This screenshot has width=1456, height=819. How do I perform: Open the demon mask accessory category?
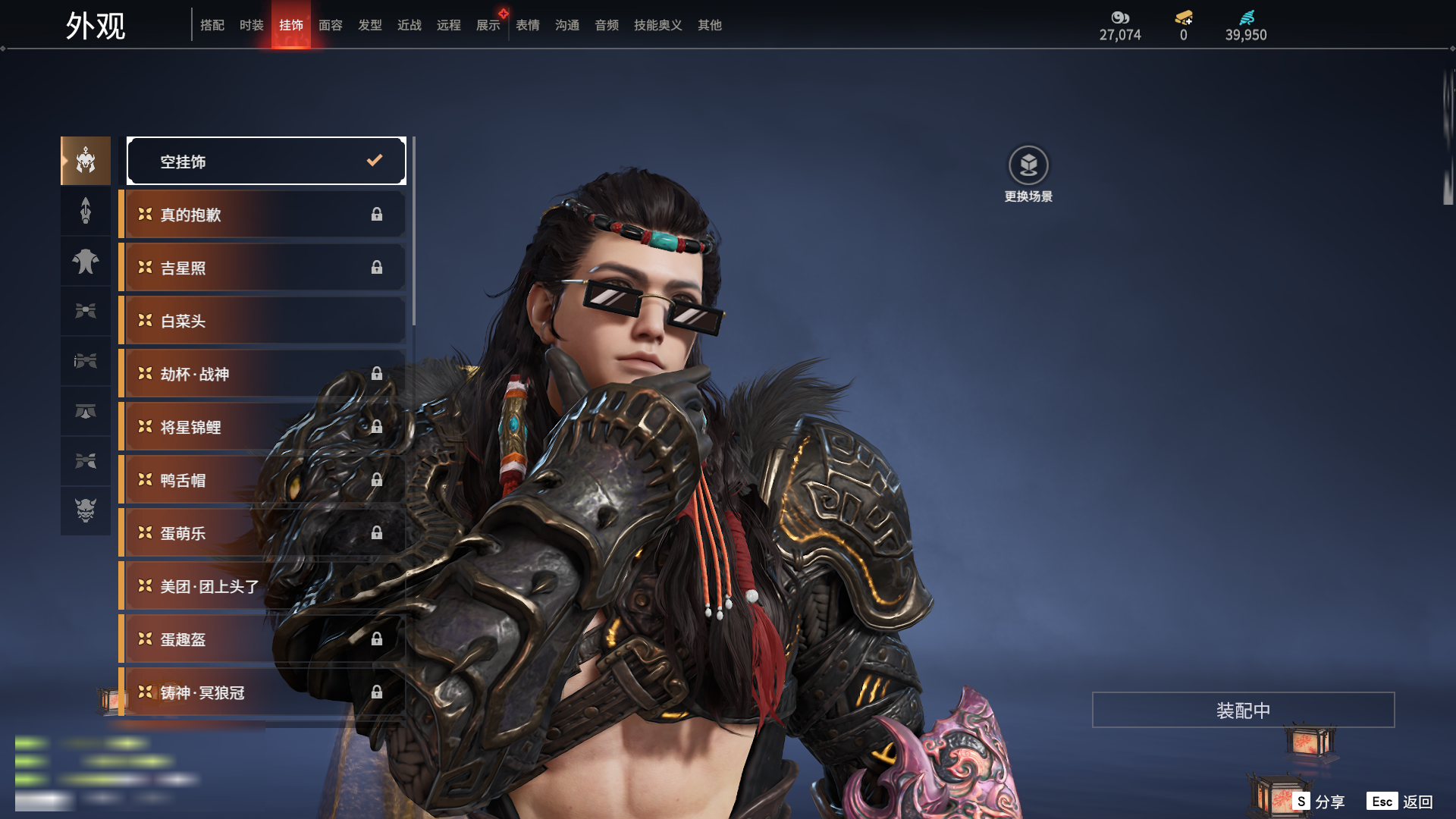tap(86, 510)
